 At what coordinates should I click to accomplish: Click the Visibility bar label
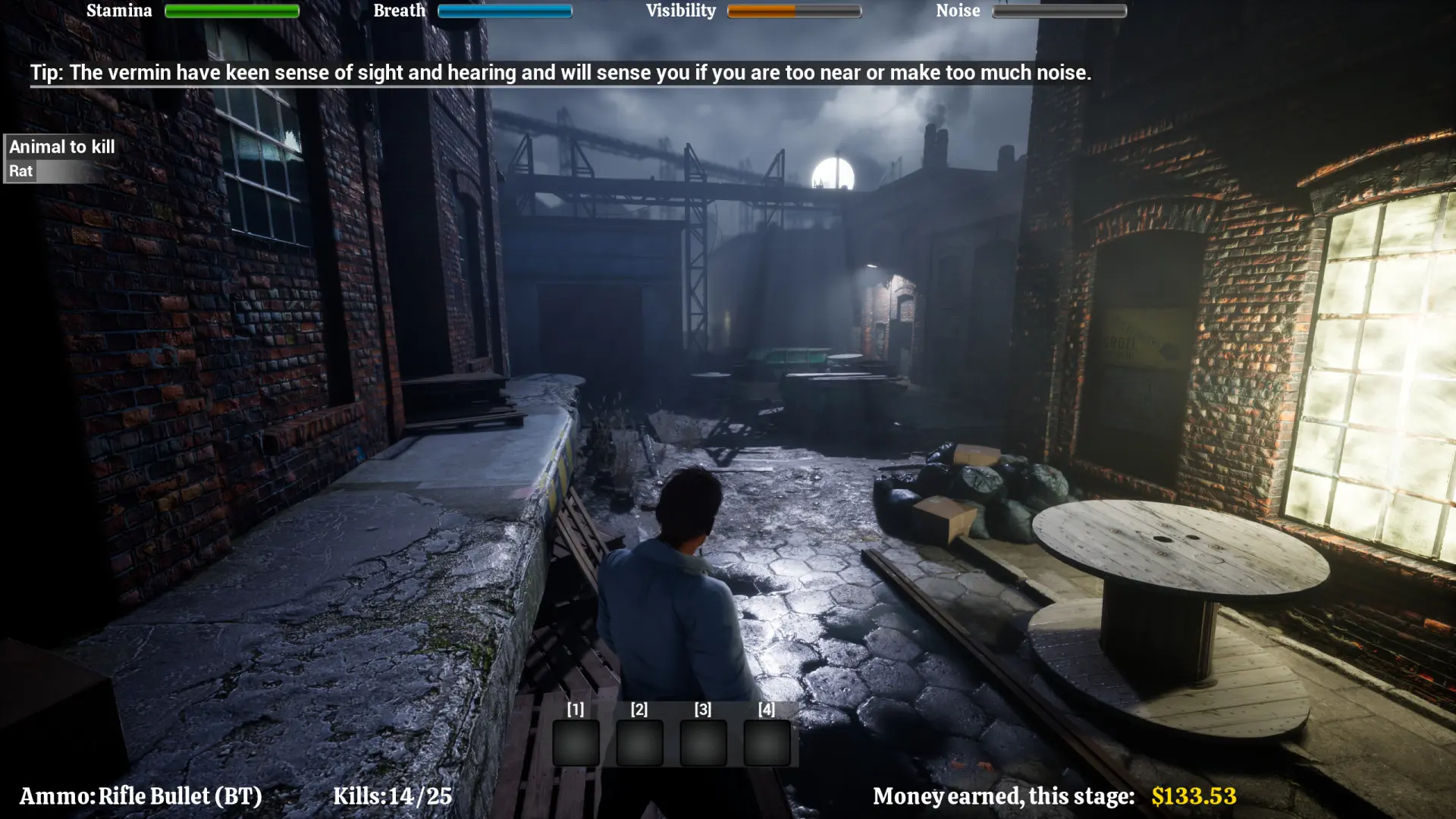click(x=680, y=11)
